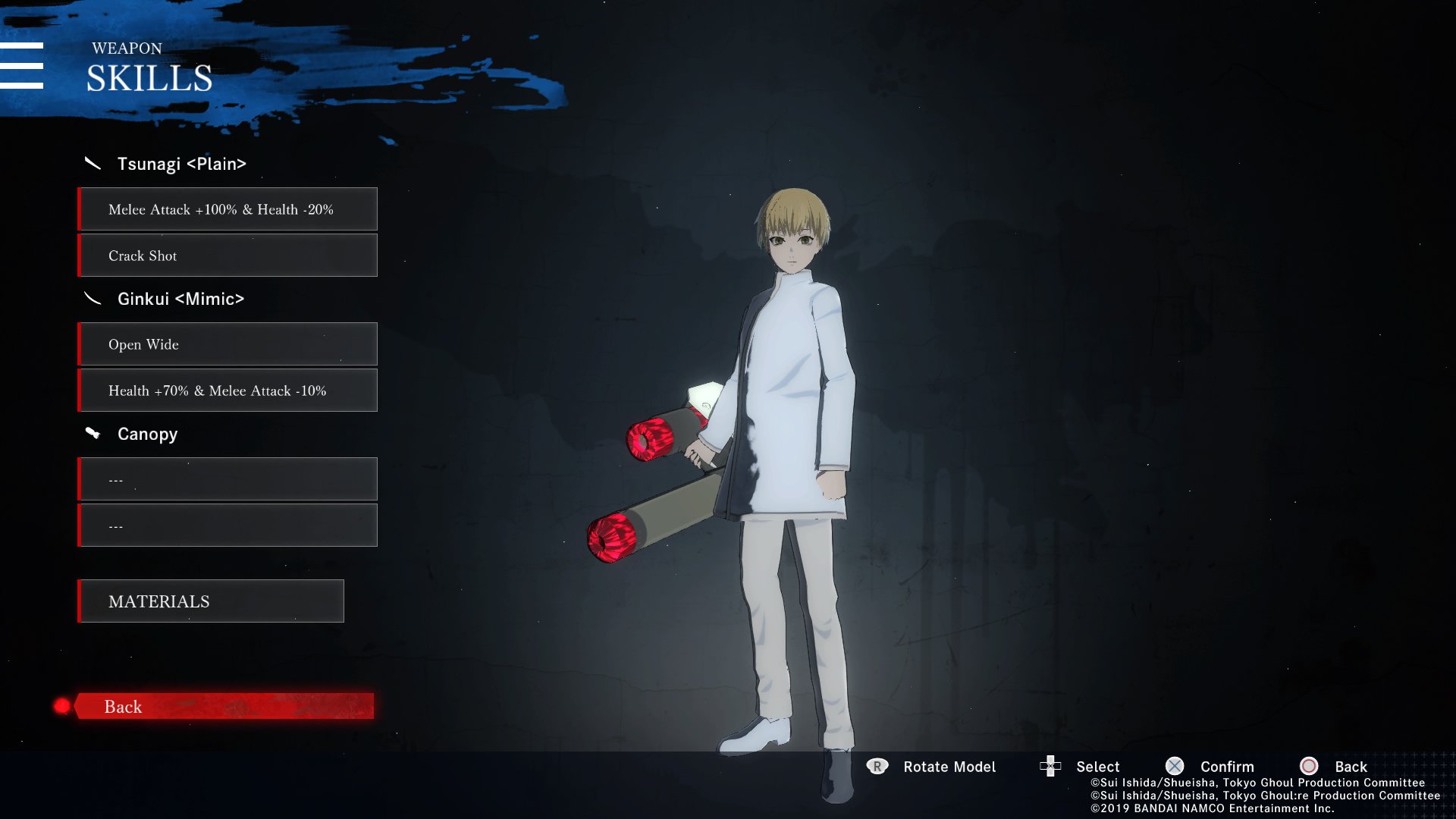Image resolution: width=1456 pixels, height=819 pixels.
Task: Select the Open Wide skill
Action: coord(227,344)
